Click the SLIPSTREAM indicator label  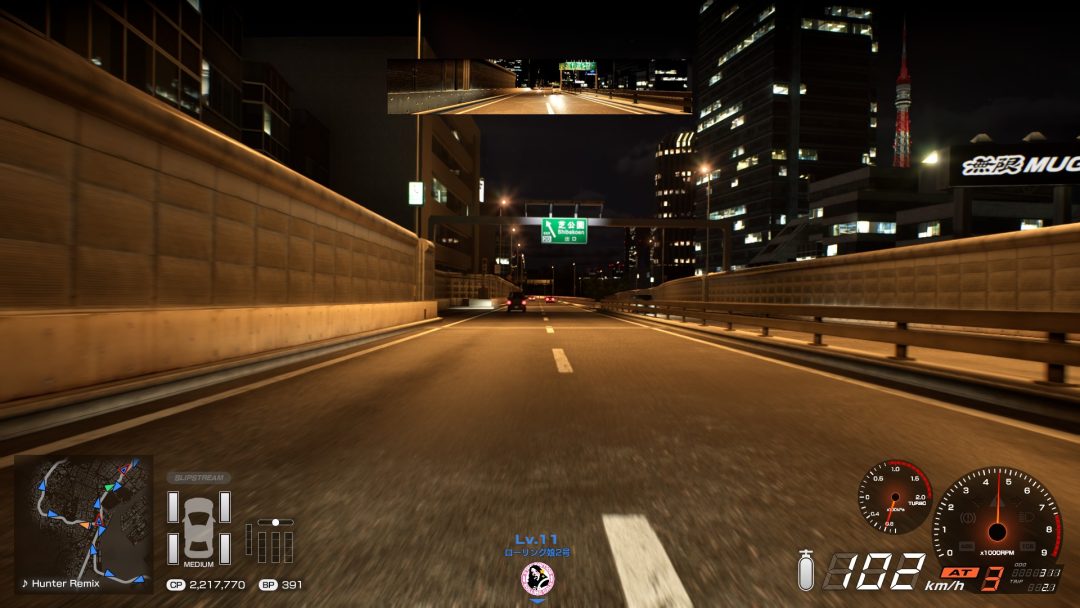198,478
